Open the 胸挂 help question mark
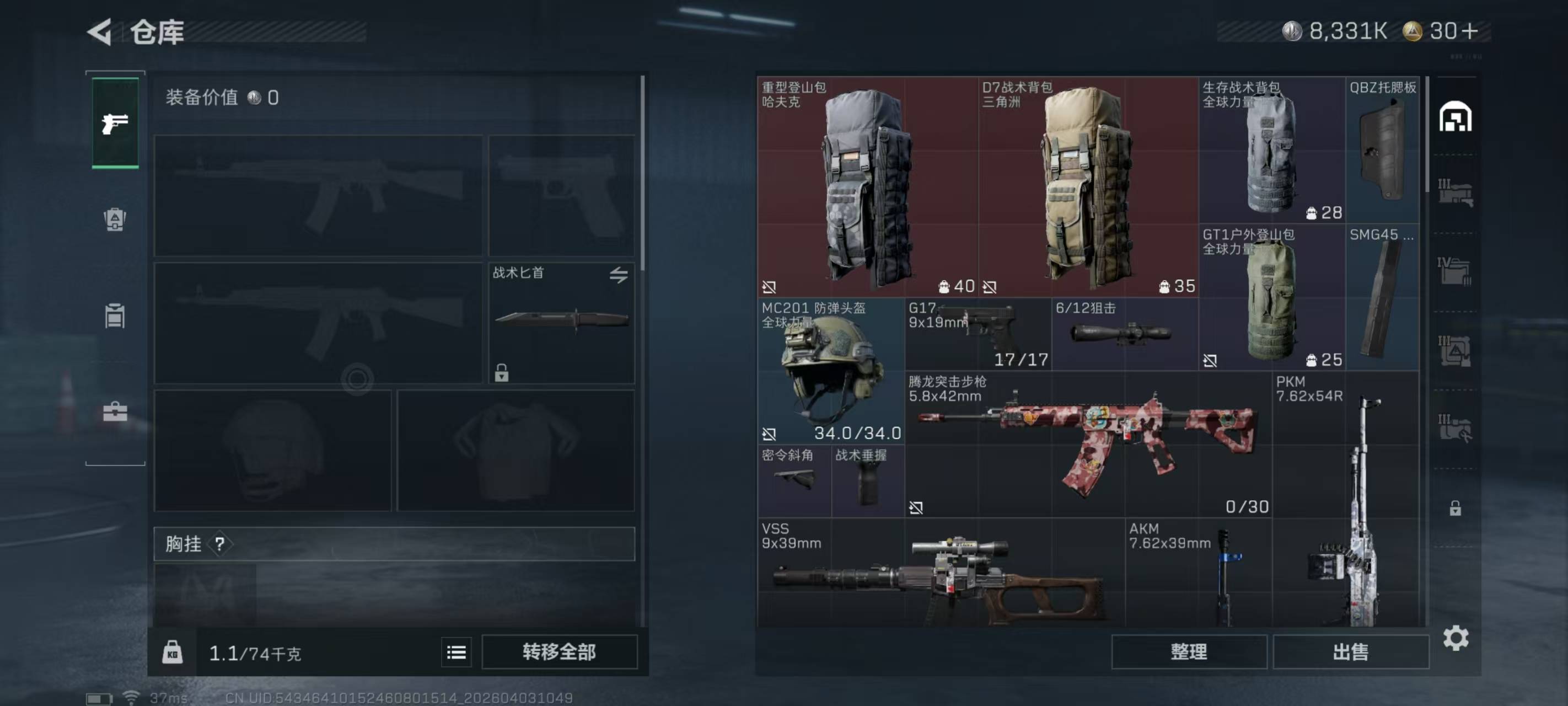Screen dimensions: 1568x706 coord(220,544)
